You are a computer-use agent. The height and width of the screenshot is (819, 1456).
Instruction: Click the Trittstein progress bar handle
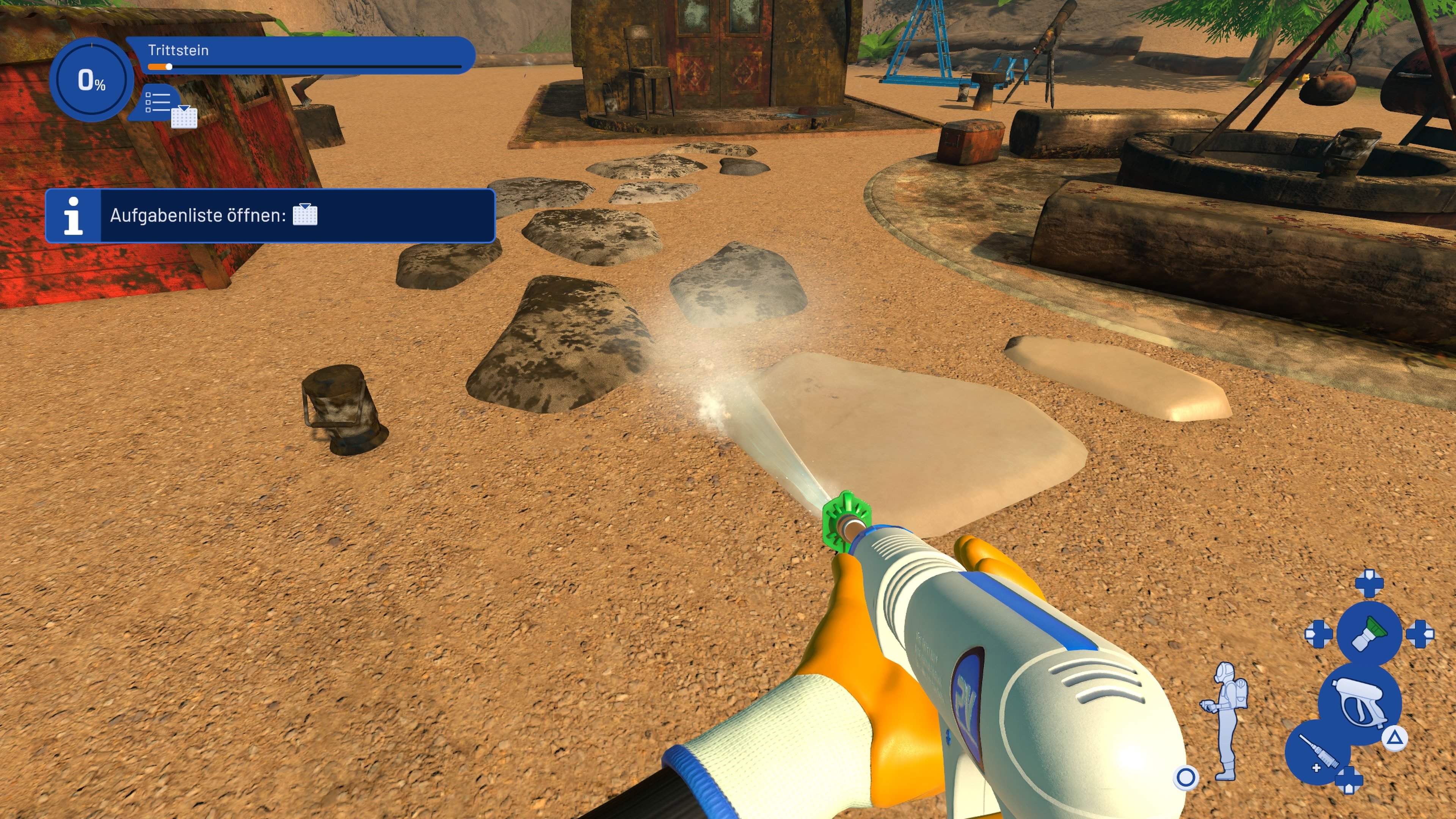(x=169, y=67)
